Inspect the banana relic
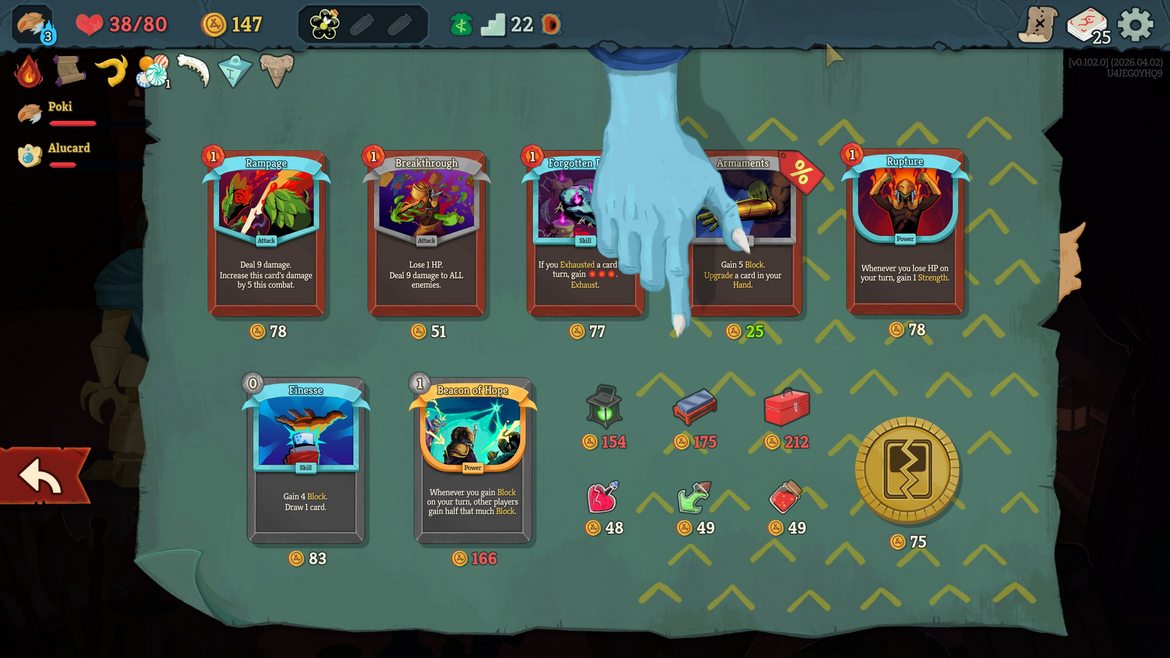The width and height of the screenshot is (1170, 658). [111, 70]
